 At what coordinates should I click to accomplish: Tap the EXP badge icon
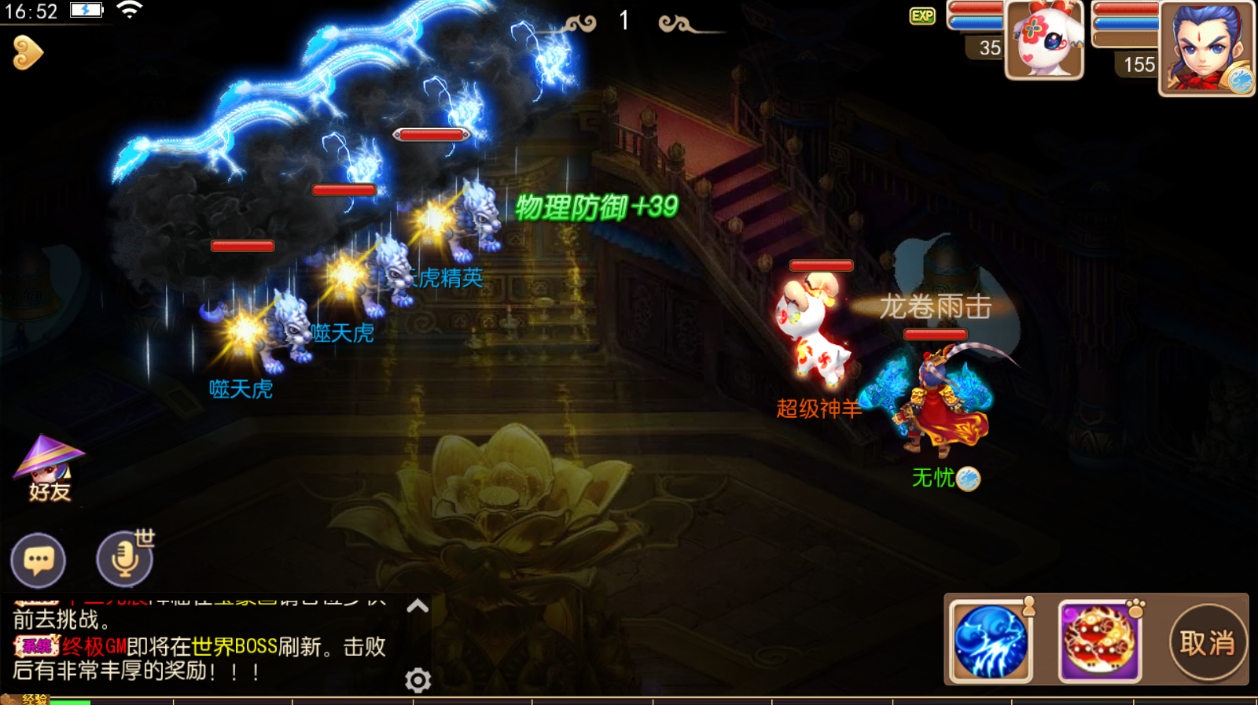(x=922, y=16)
